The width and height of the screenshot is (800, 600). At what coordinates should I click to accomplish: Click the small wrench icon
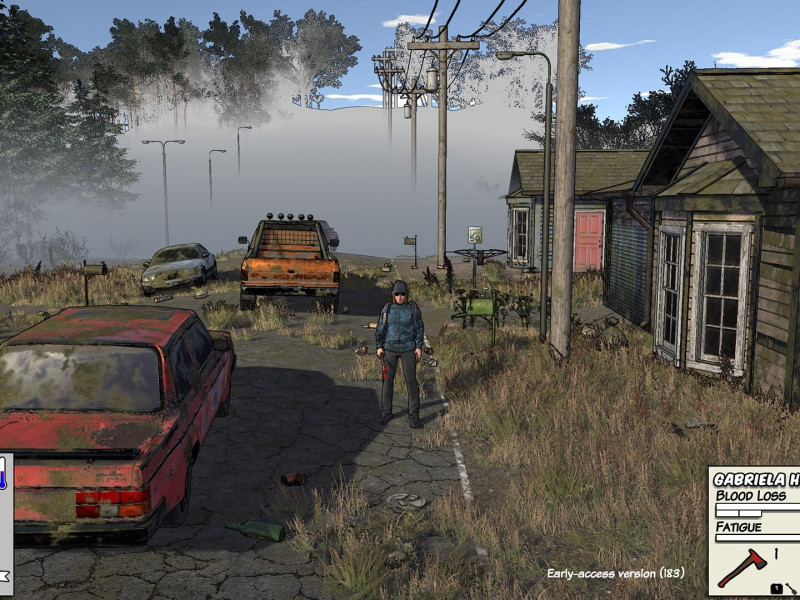(791, 588)
